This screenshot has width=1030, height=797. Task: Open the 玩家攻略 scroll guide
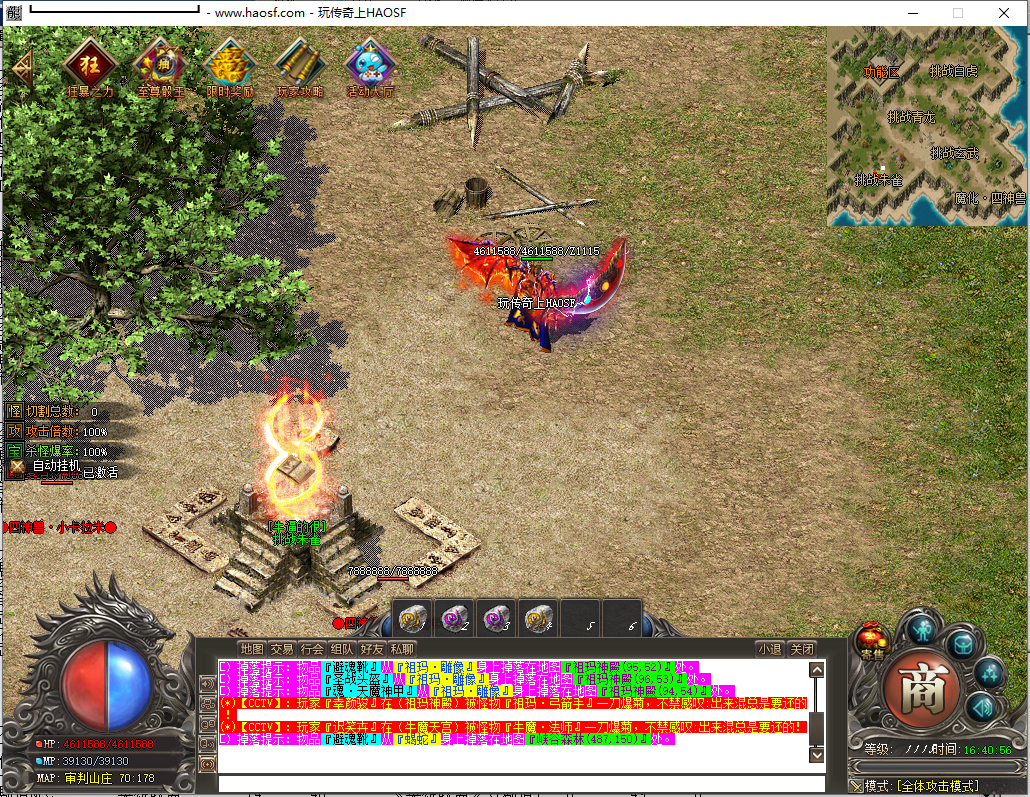pos(300,64)
